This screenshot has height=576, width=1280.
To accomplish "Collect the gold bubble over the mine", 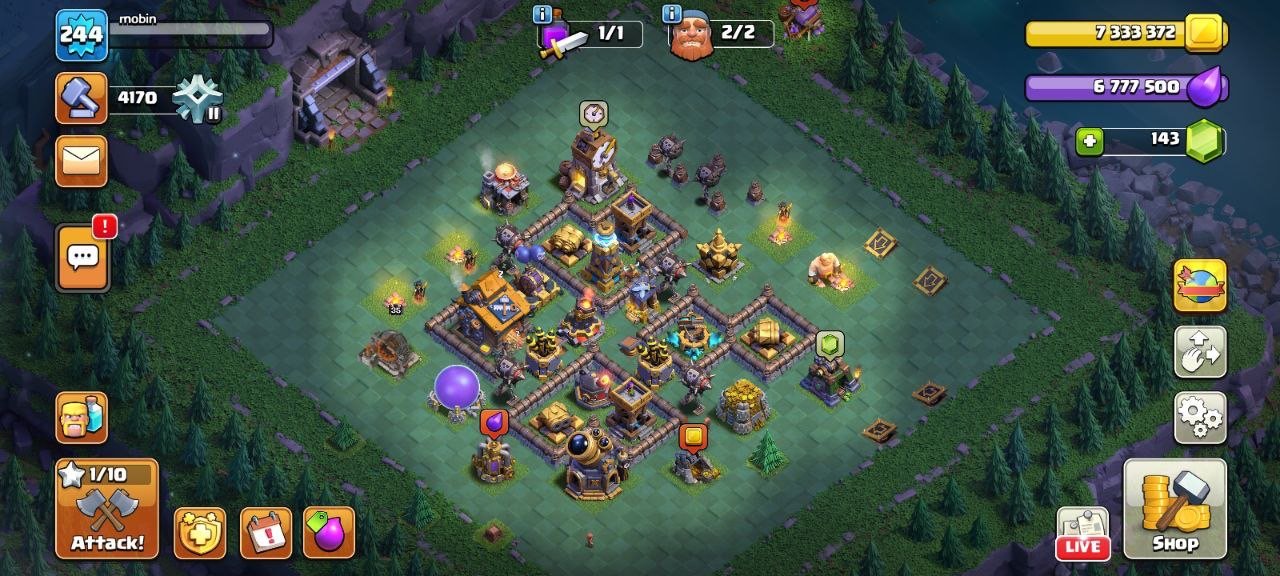I will click(693, 437).
